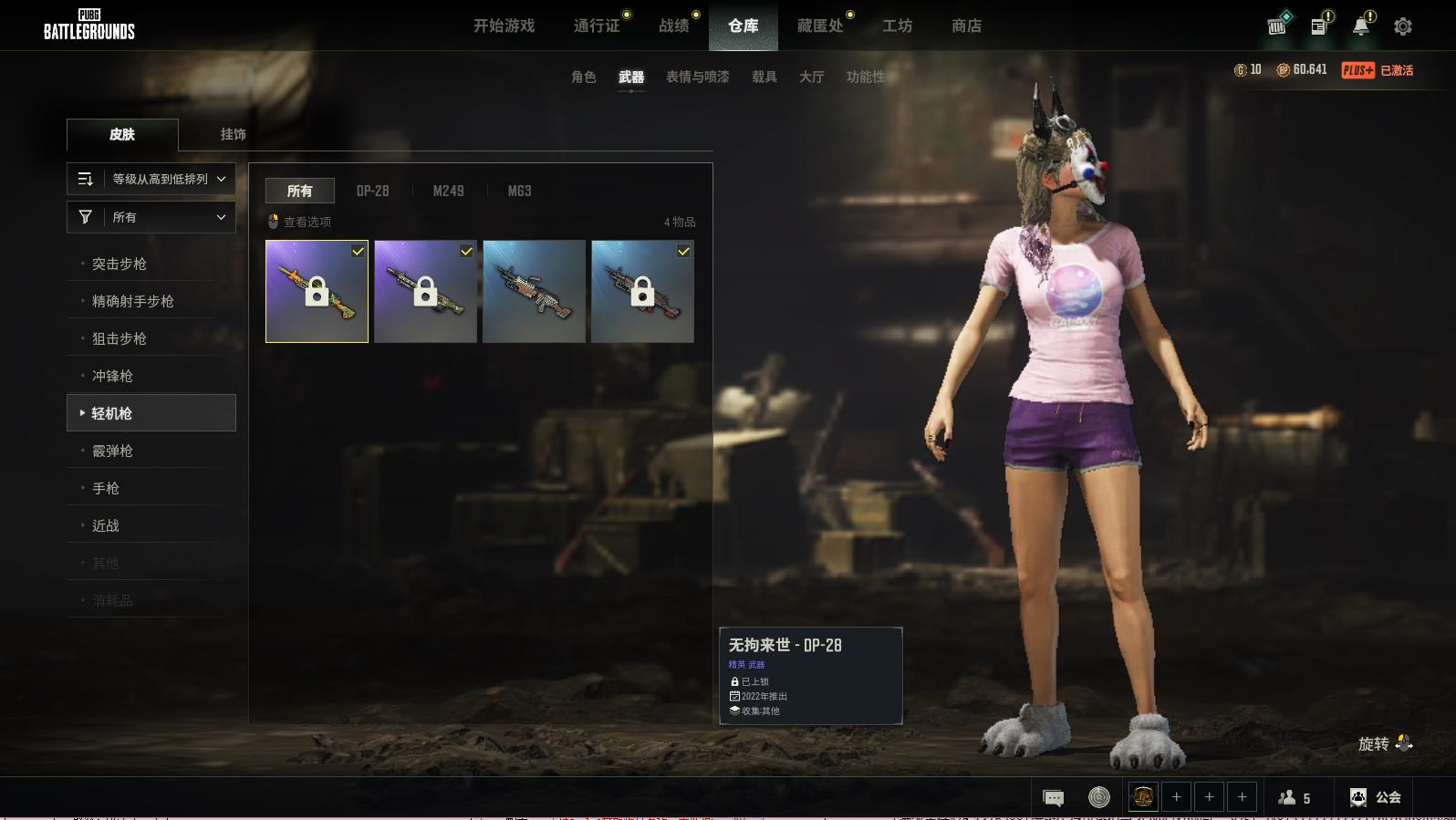Image resolution: width=1456 pixels, height=820 pixels.
Task: Open the 等级从高到低排列 sort dropdown
Action: click(151, 179)
